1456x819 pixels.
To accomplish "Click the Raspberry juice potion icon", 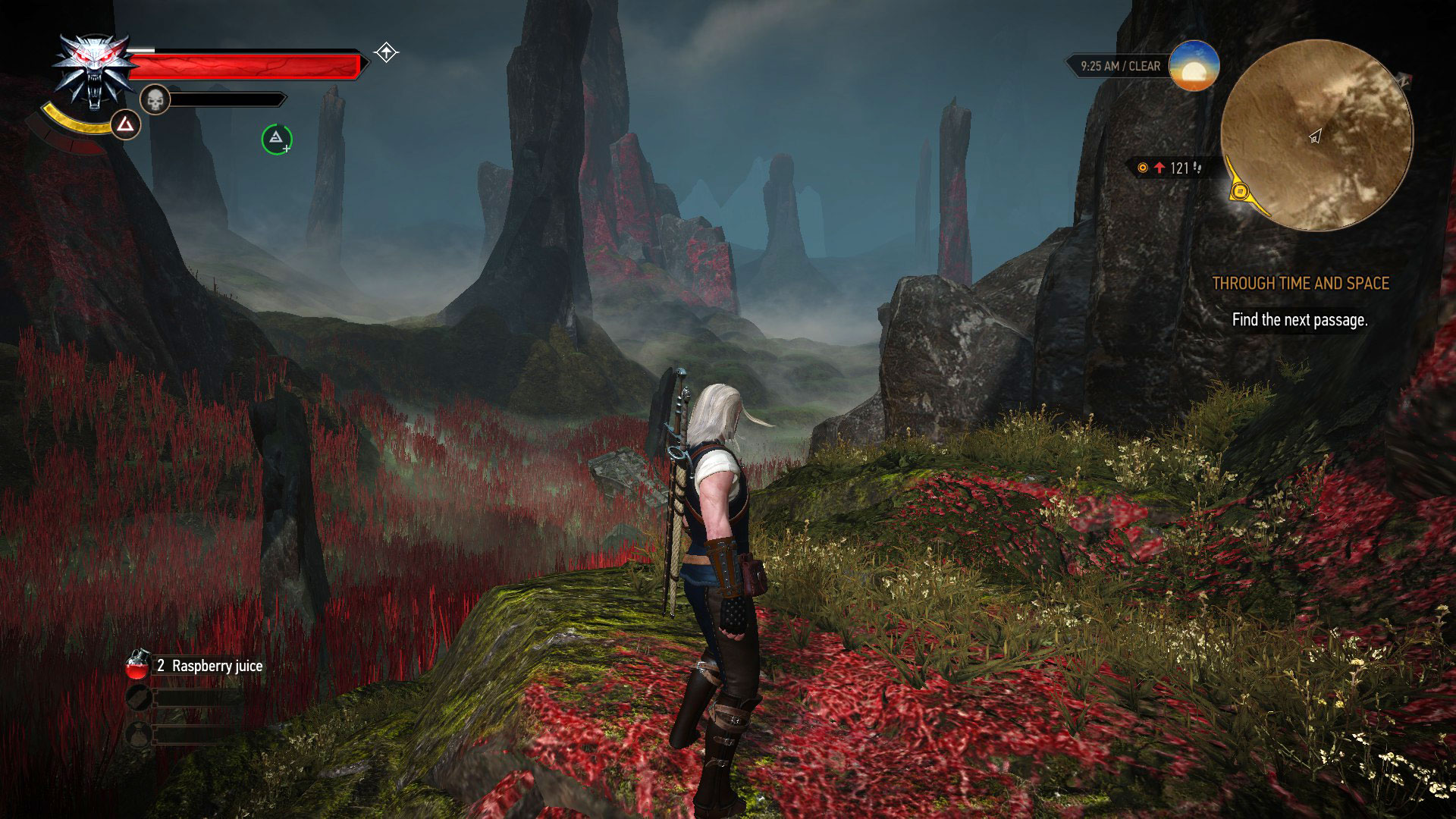I will point(137,665).
